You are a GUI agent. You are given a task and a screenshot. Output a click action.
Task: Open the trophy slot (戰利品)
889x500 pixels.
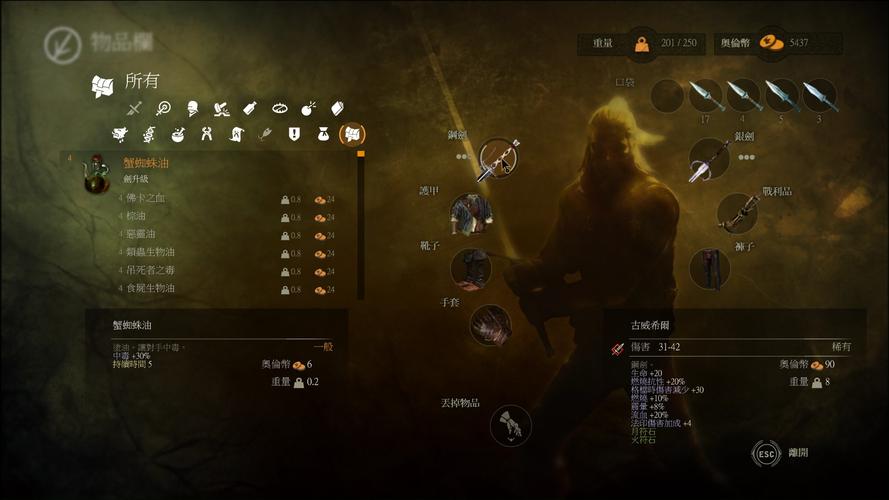(737, 213)
